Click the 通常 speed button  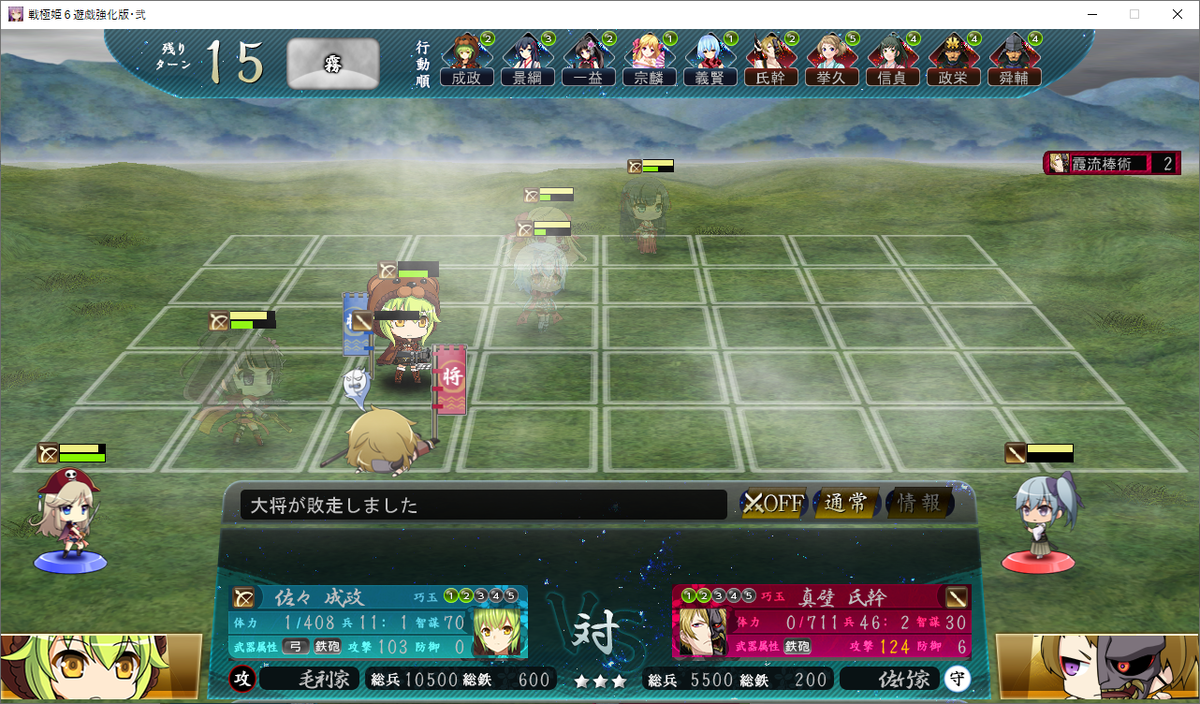point(846,504)
